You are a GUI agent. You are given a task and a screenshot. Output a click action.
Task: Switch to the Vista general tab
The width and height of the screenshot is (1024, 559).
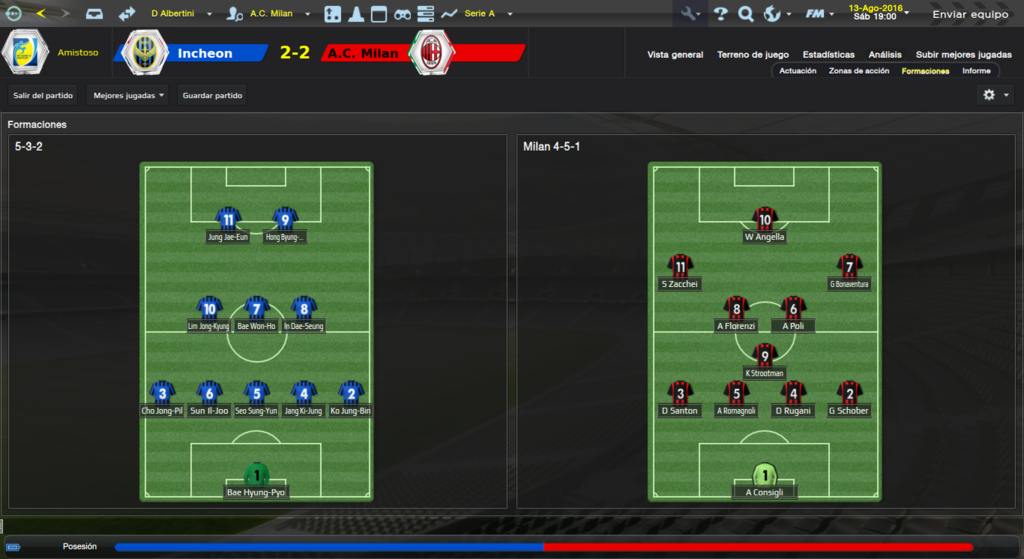click(675, 54)
